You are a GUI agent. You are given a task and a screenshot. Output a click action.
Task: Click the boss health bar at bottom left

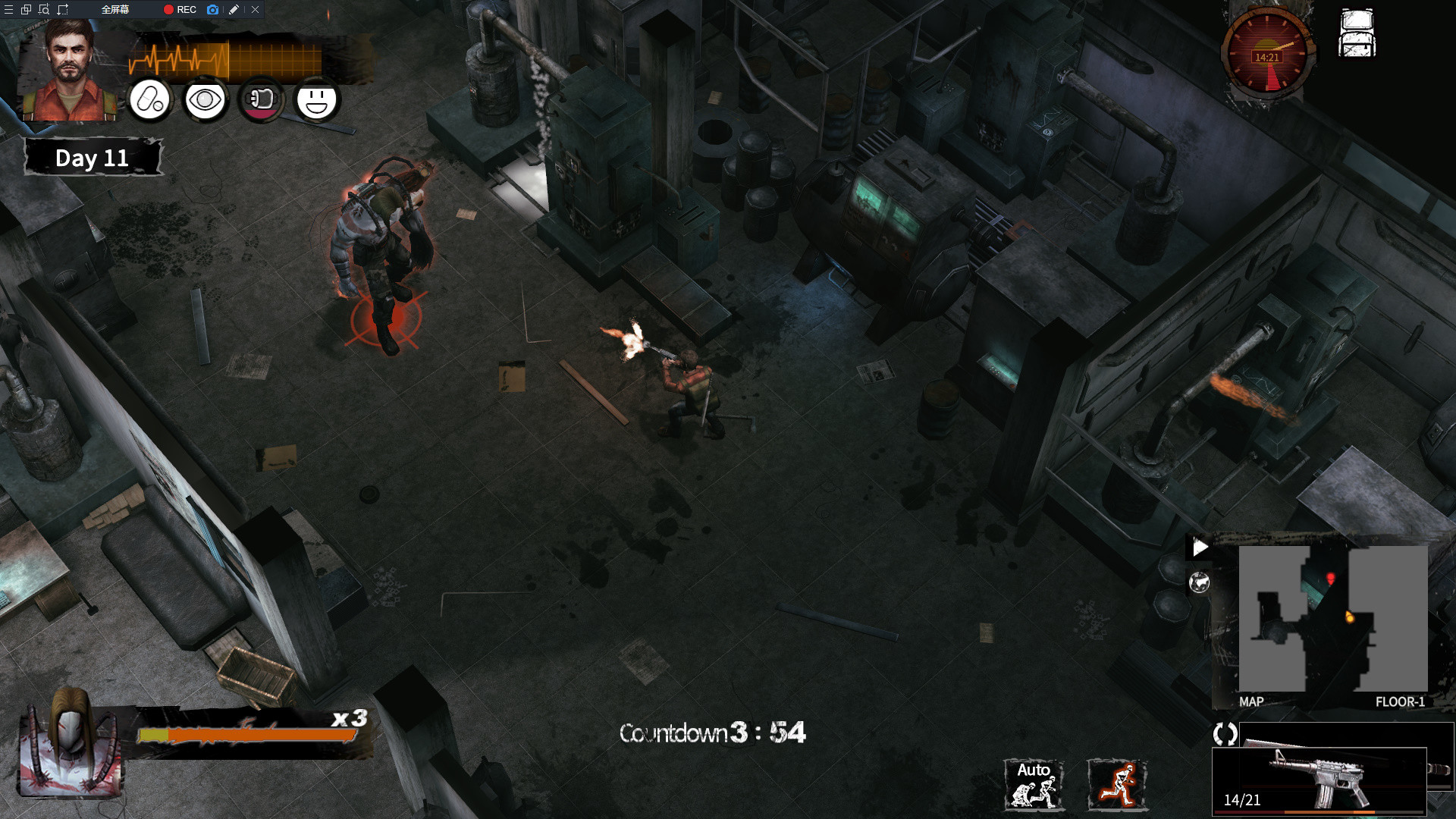(235, 734)
